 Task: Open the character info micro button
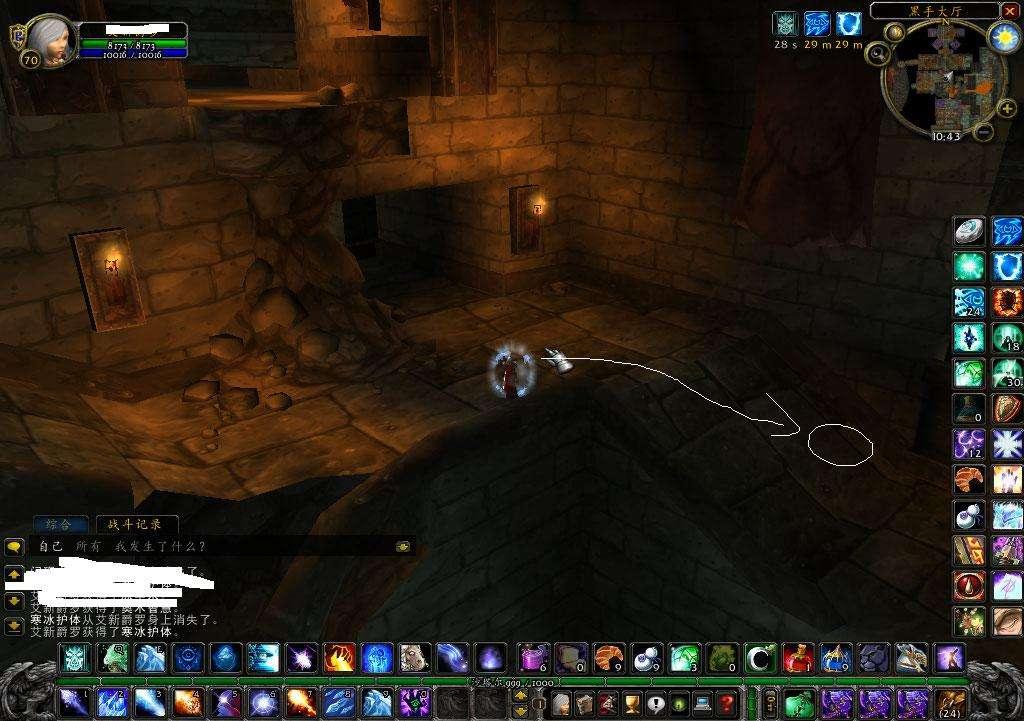(560, 702)
